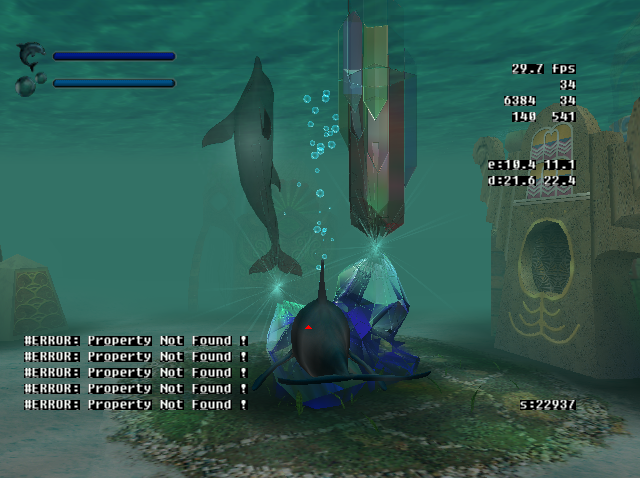Viewport: 640px width, 478px height.
Task: Select the air bubbles icon
Action: point(28,83)
